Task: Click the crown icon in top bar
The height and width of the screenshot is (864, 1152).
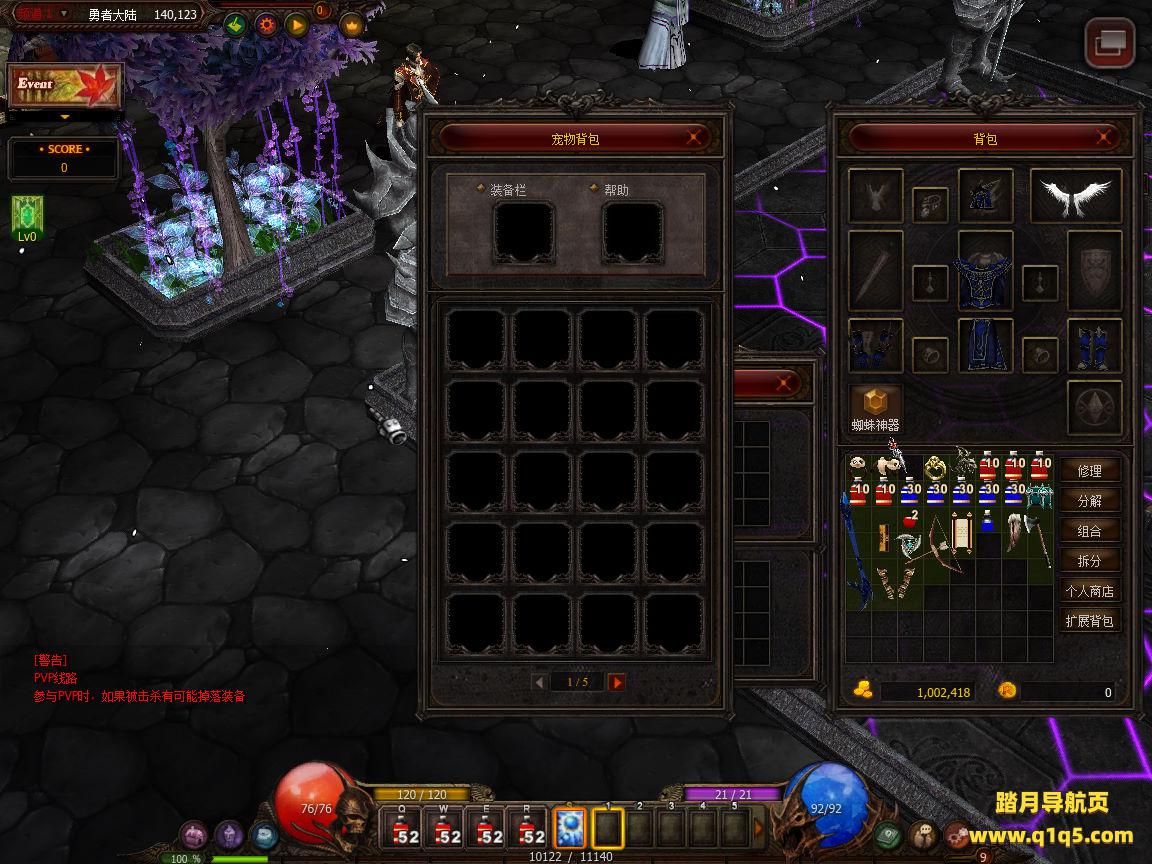Action: 352,25
